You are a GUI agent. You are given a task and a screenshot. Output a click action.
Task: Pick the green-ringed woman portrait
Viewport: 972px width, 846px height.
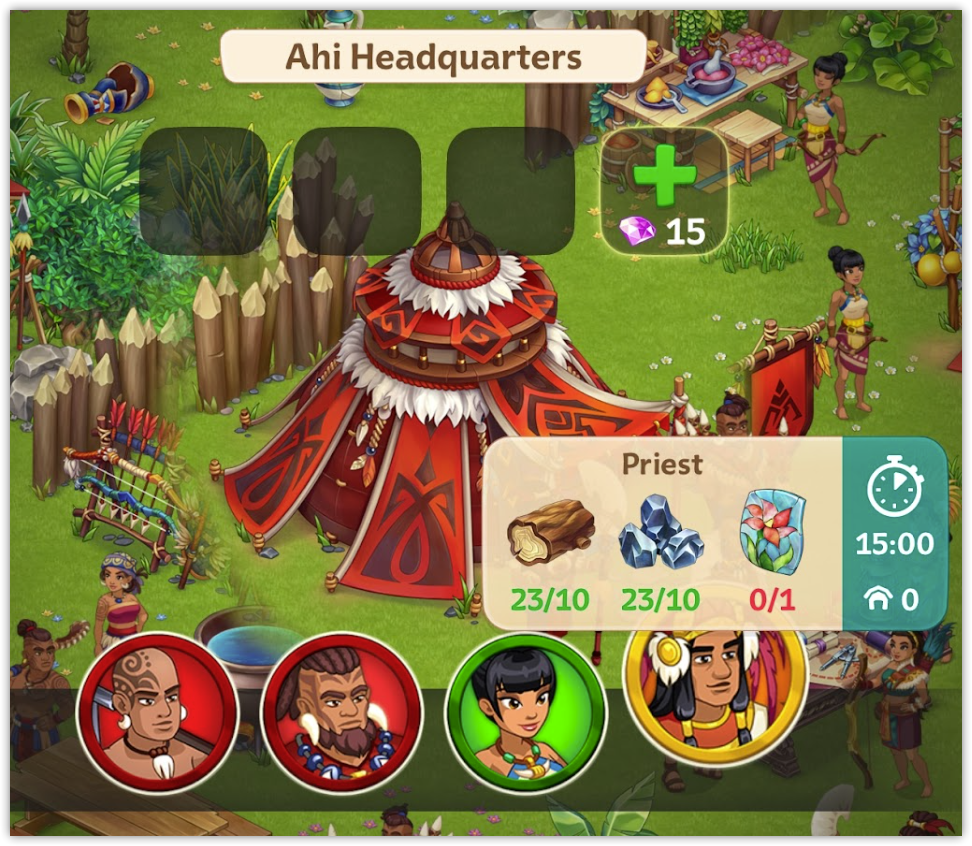tap(525, 711)
